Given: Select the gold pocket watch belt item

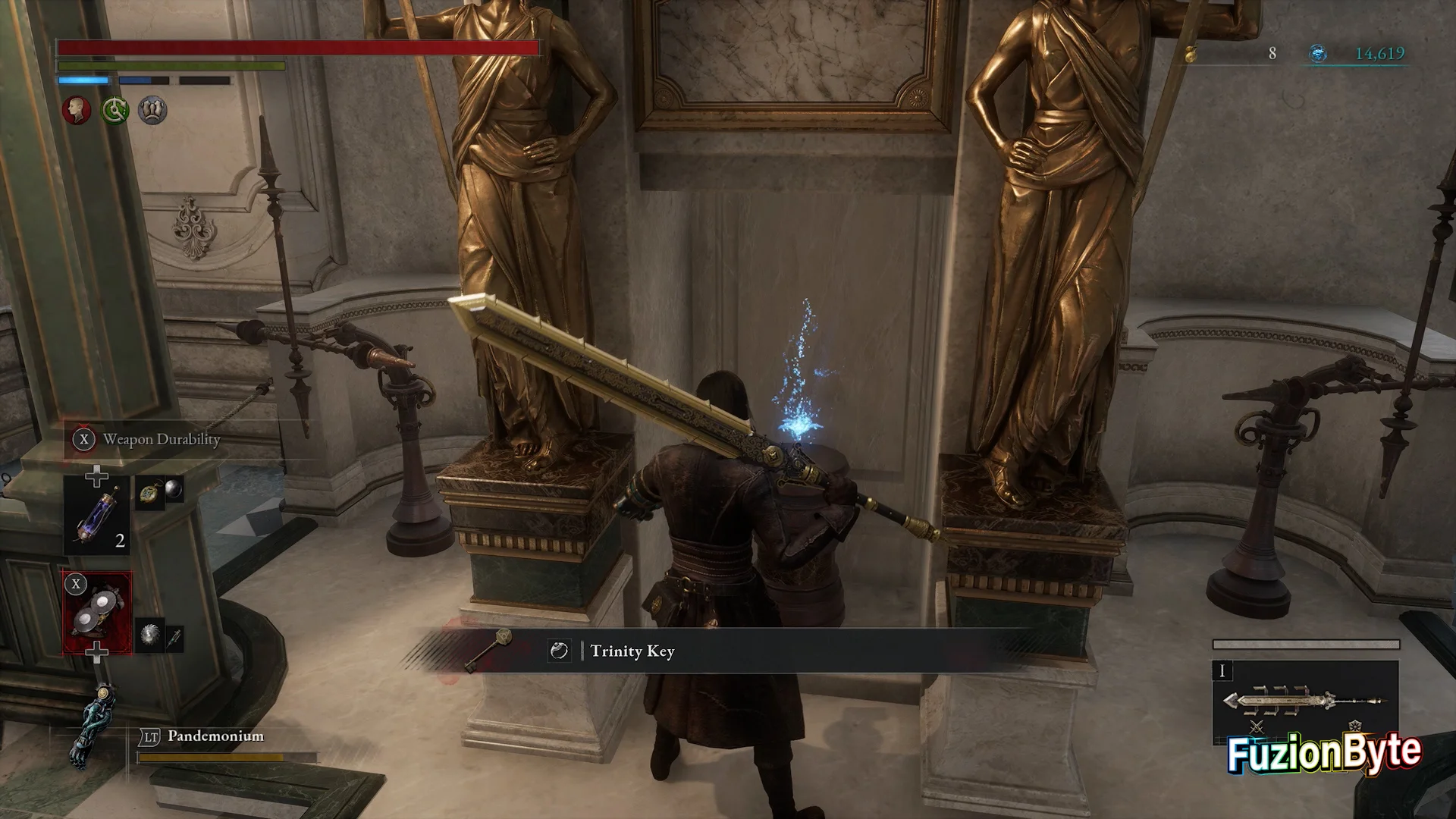Looking at the screenshot, I should (148, 492).
